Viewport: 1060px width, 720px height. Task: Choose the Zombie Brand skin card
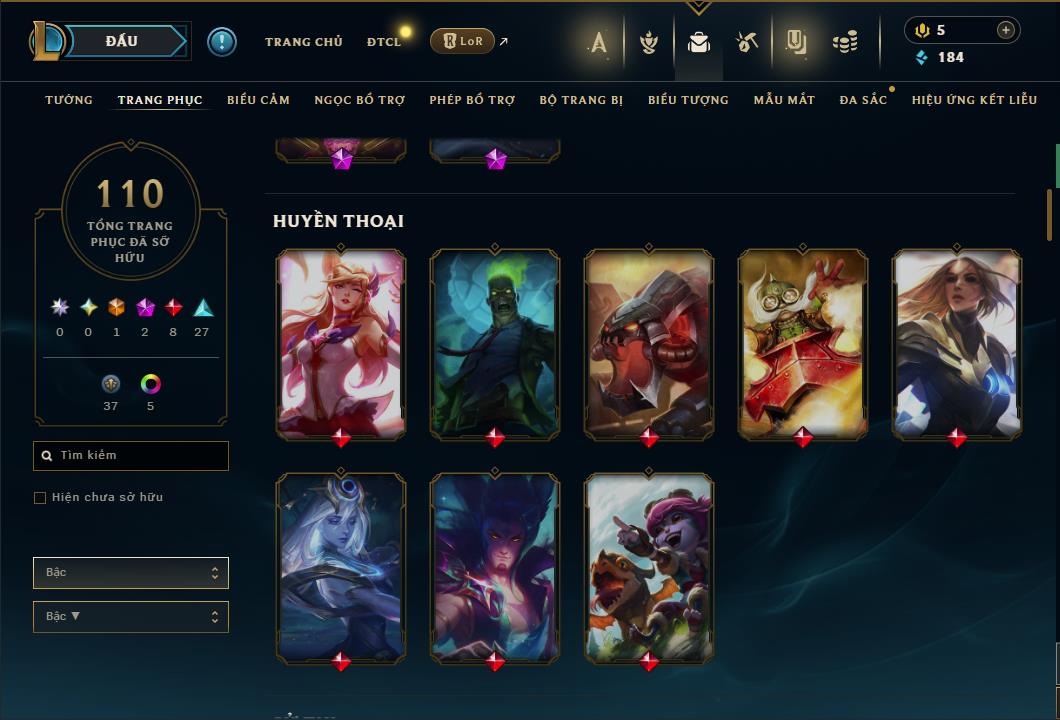coord(495,342)
